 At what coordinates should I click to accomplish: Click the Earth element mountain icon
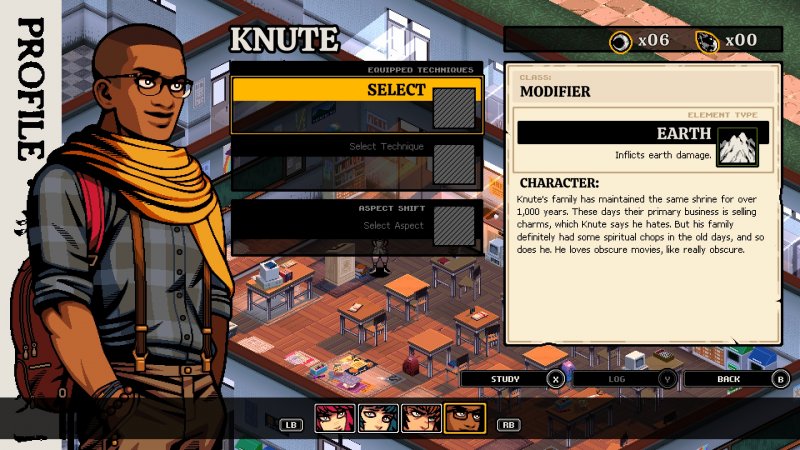pos(738,146)
